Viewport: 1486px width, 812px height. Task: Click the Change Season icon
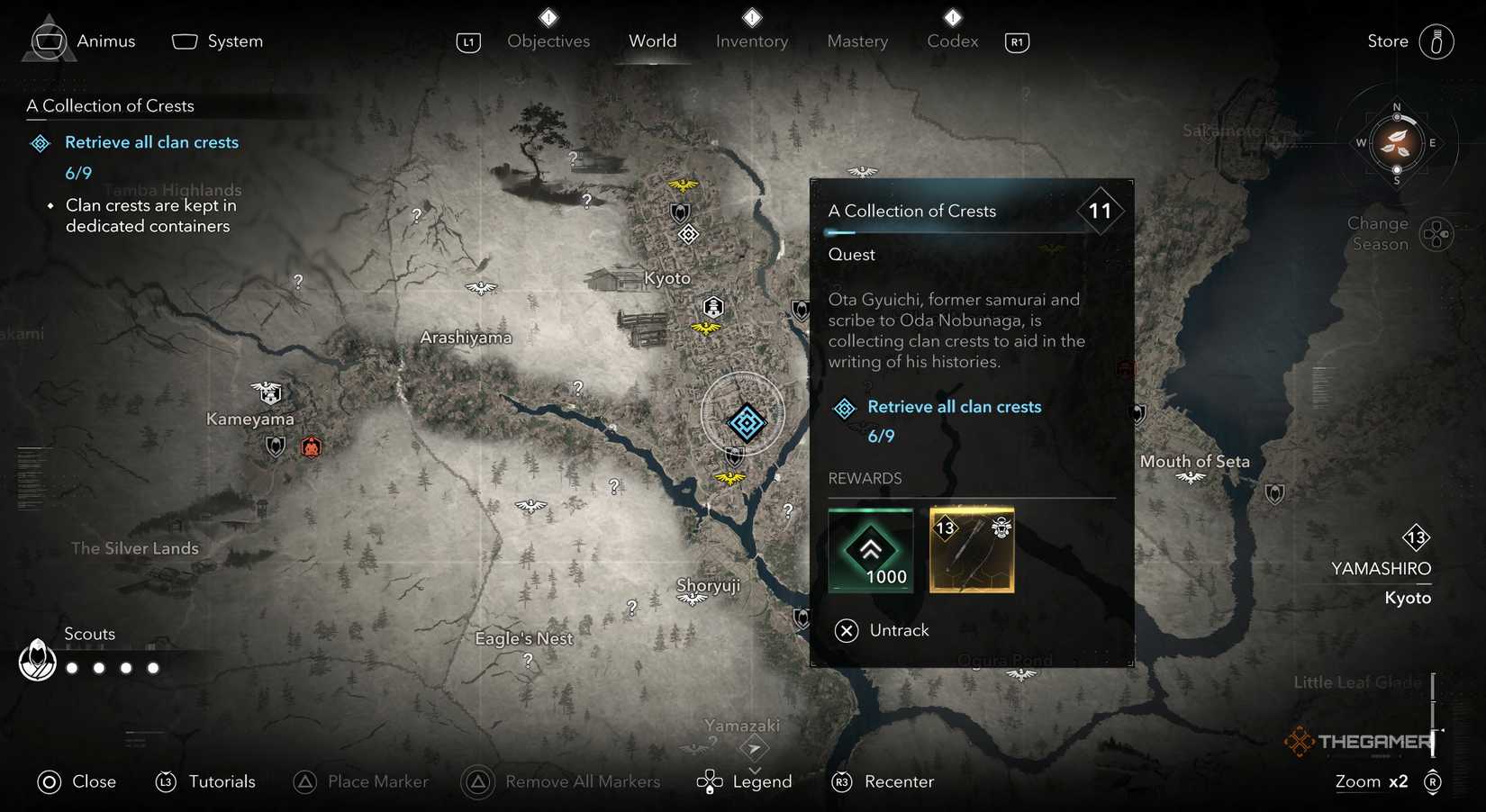1438,233
